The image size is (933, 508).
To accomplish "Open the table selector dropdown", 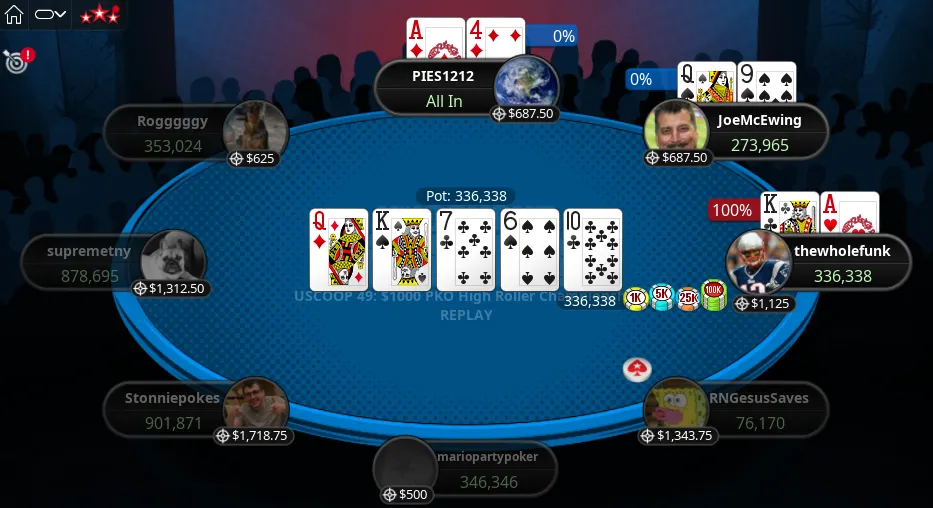I will point(50,15).
